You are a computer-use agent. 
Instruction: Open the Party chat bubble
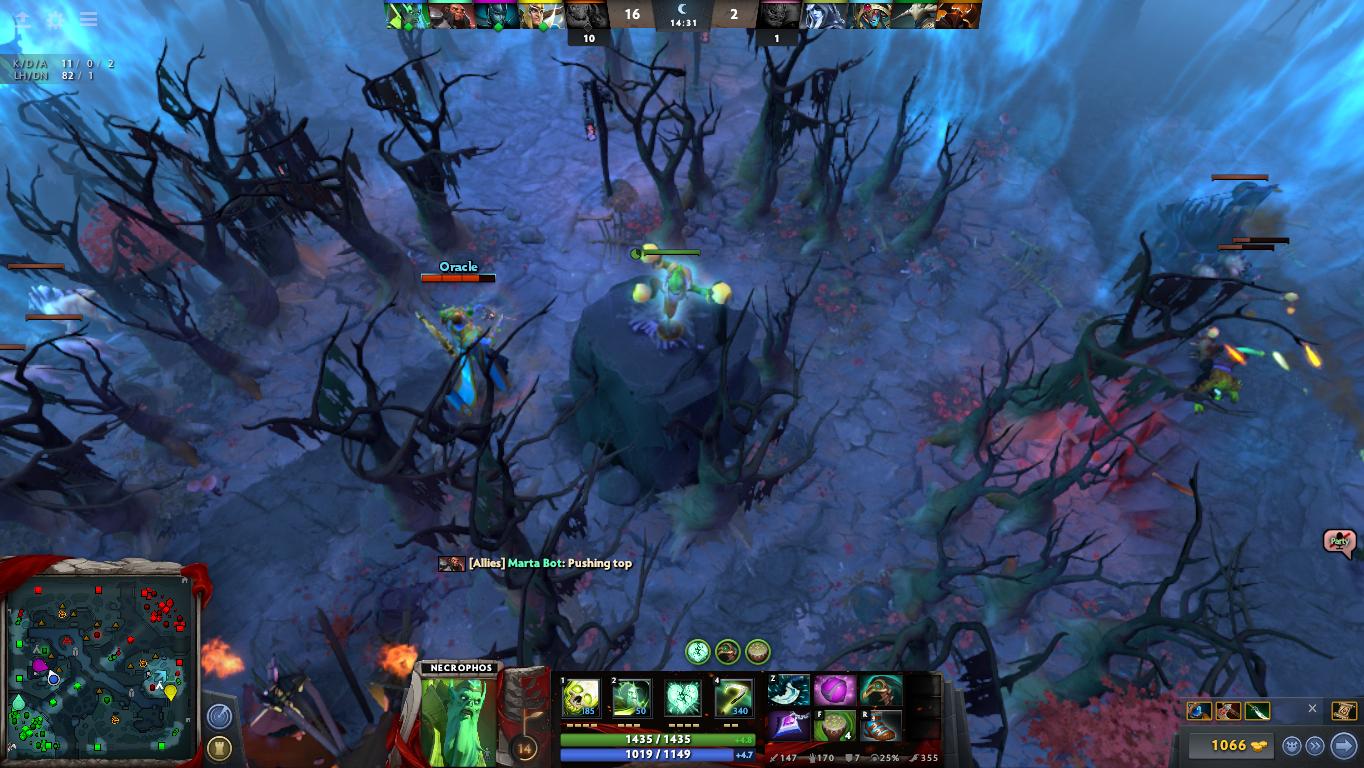pyautogui.click(x=1338, y=542)
